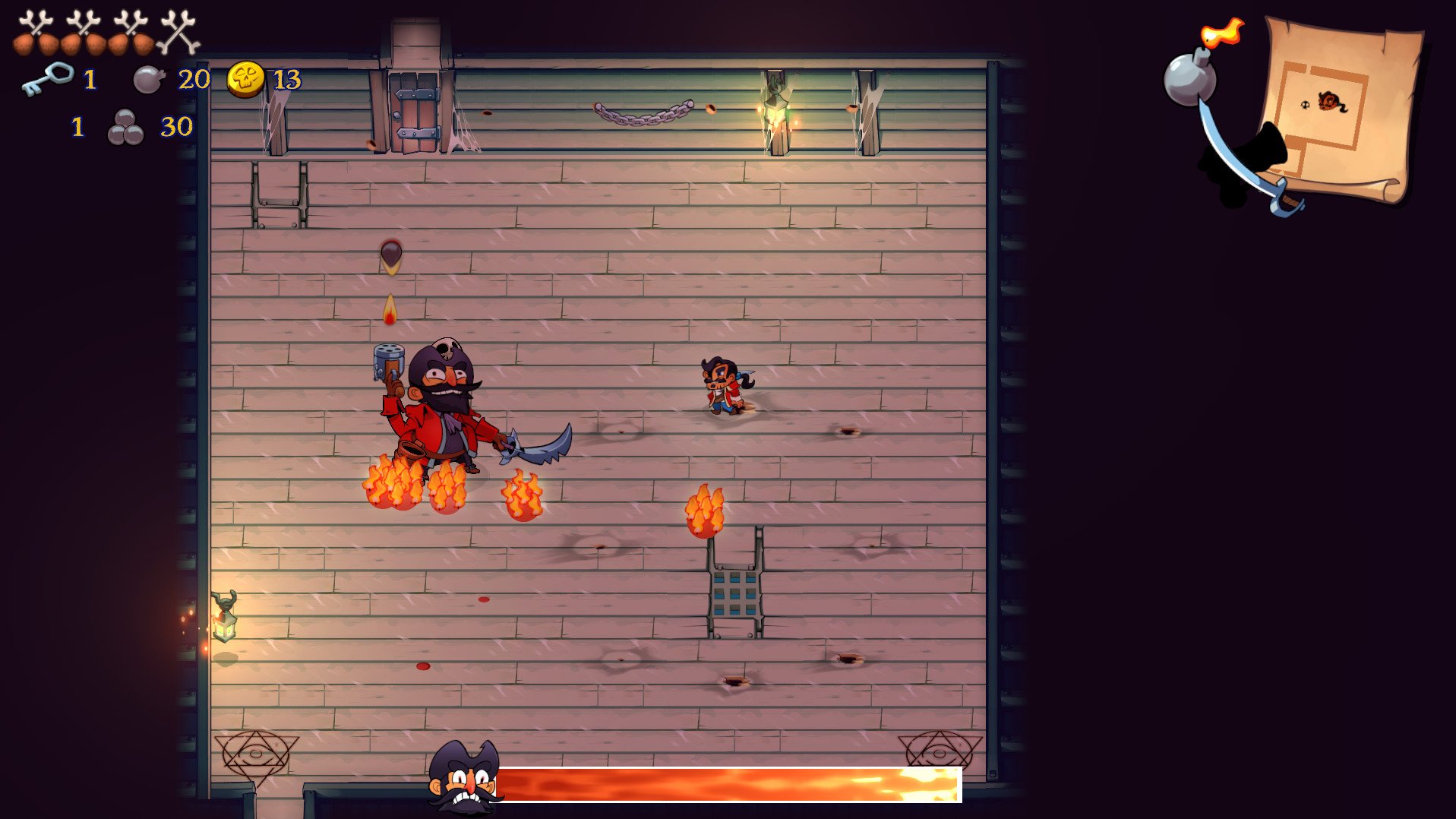Select the falling fire projectile
Image resolution: width=1456 pixels, height=819 pixels.
point(390,308)
